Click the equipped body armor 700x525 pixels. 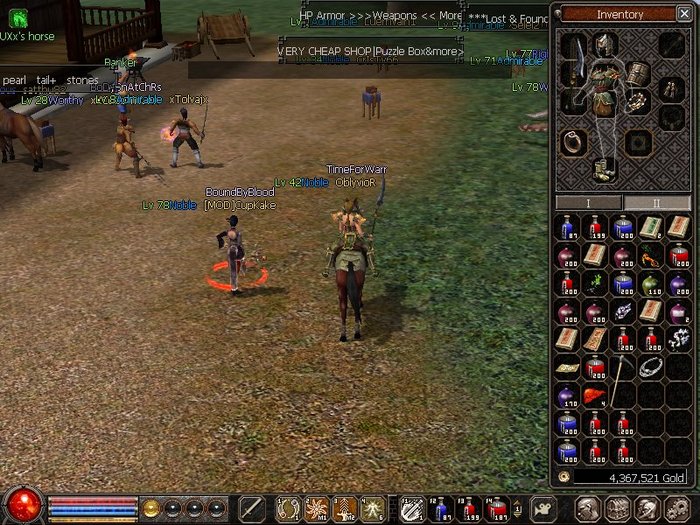[604, 86]
